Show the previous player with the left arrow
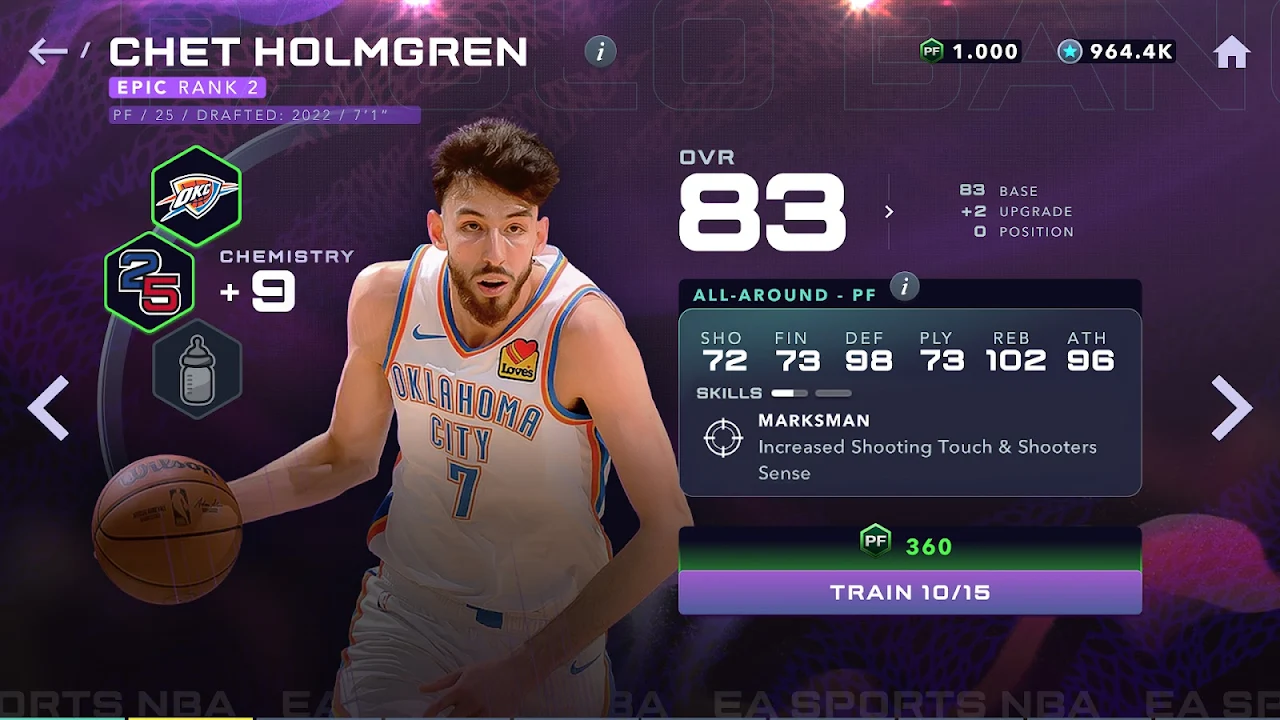Image resolution: width=1280 pixels, height=720 pixels. (48, 407)
